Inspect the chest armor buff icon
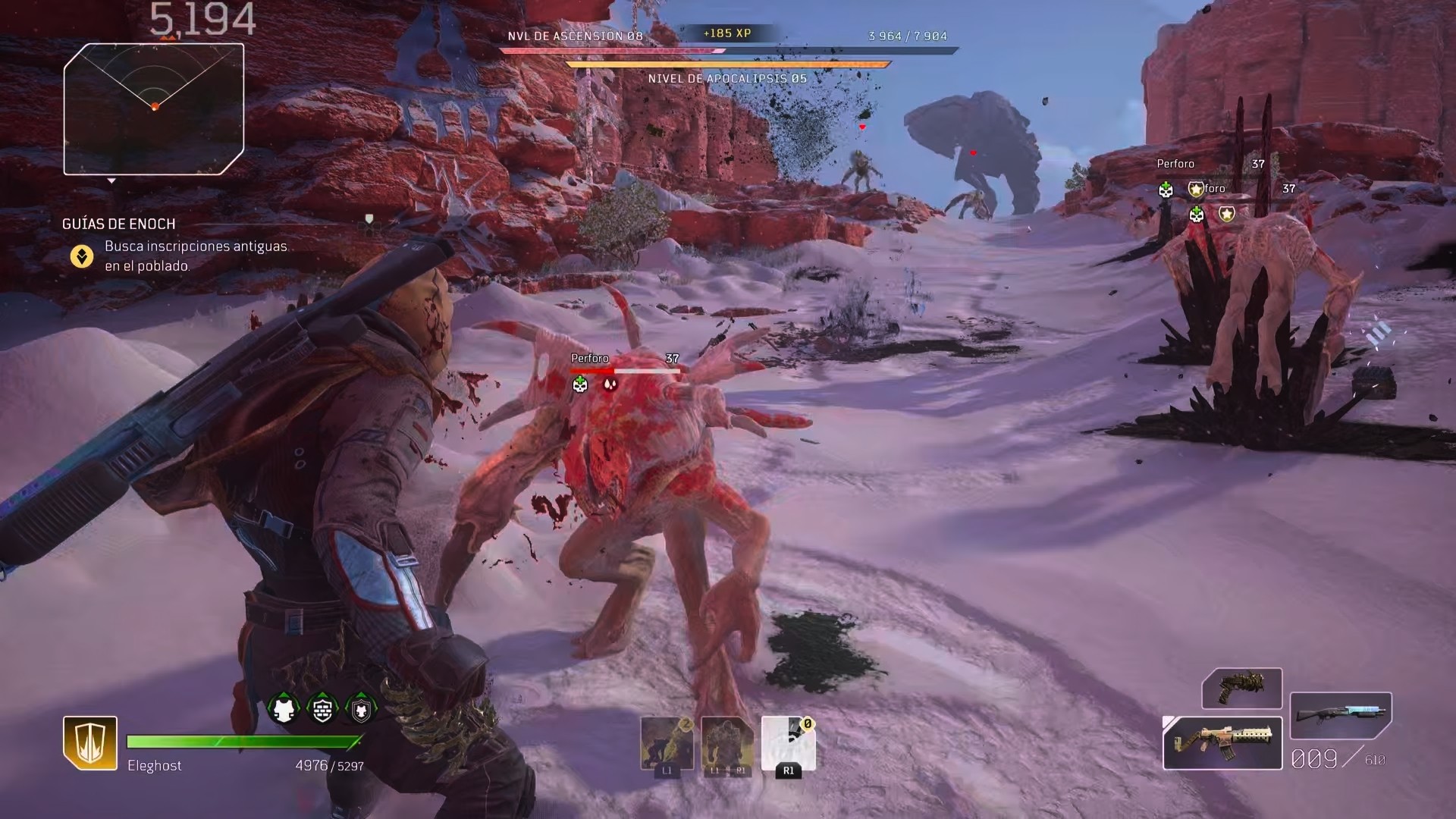Image resolution: width=1456 pixels, height=819 pixels. tap(284, 709)
